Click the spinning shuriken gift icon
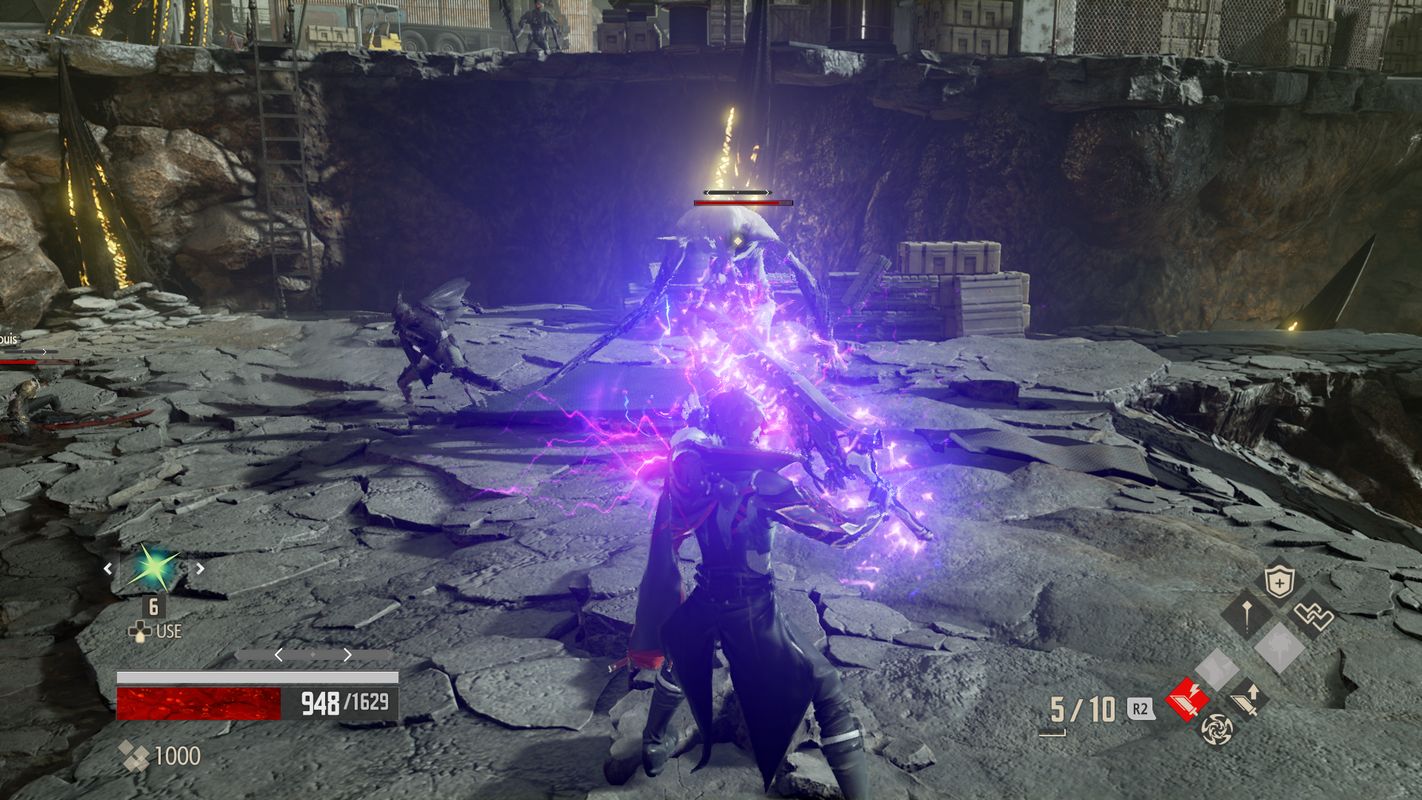The height and width of the screenshot is (800, 1422). point(1217,730)
